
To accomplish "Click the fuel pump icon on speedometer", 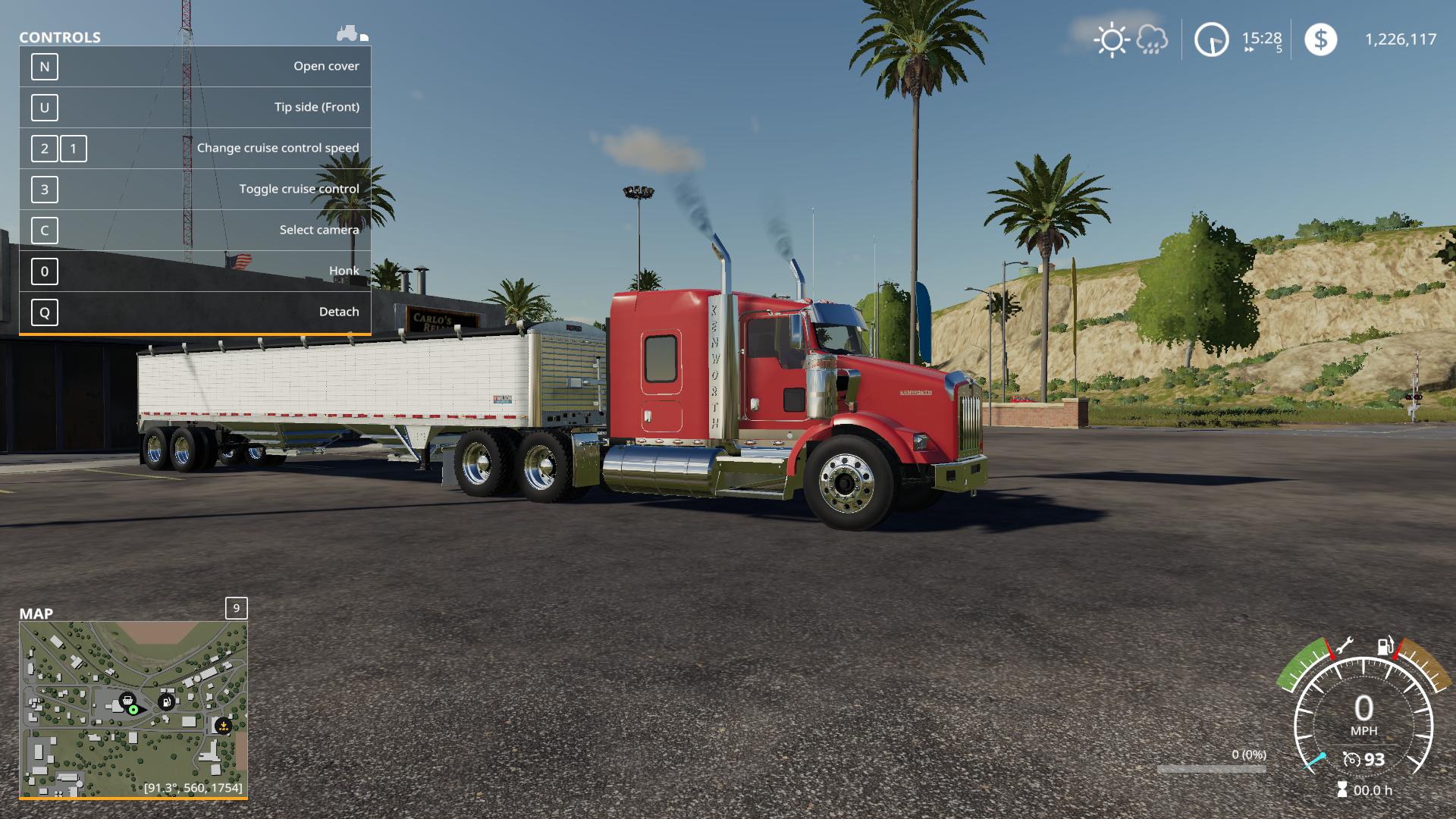I will pyautogui.click(x=1385, y=646).
